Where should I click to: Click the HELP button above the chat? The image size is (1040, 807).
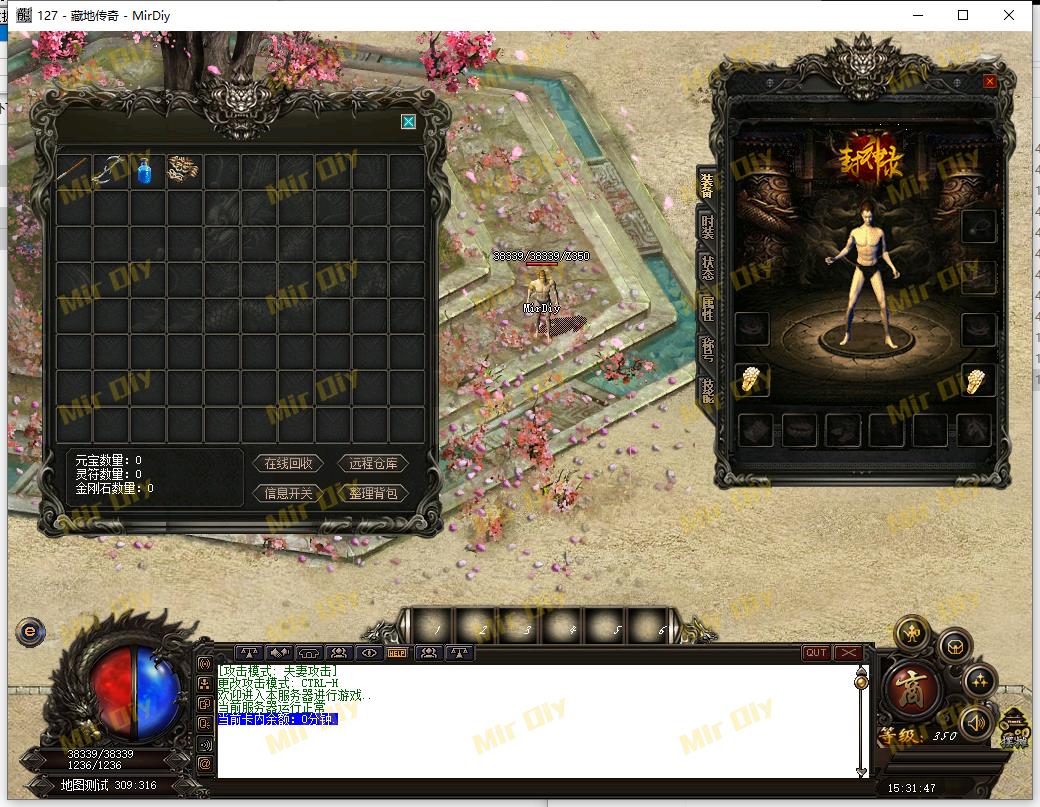click(x=397, y=653)
